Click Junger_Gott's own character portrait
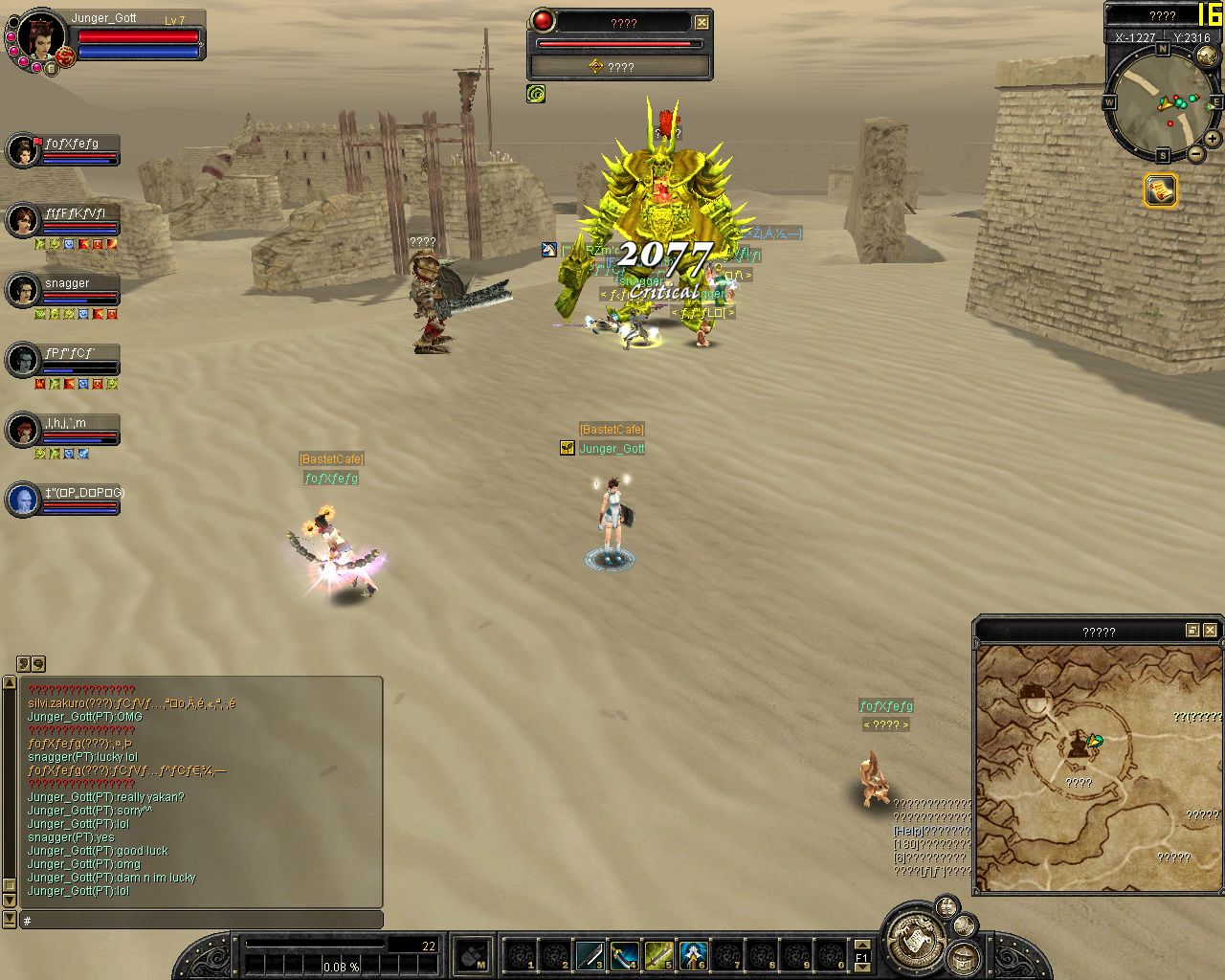 tap(40, 38)
